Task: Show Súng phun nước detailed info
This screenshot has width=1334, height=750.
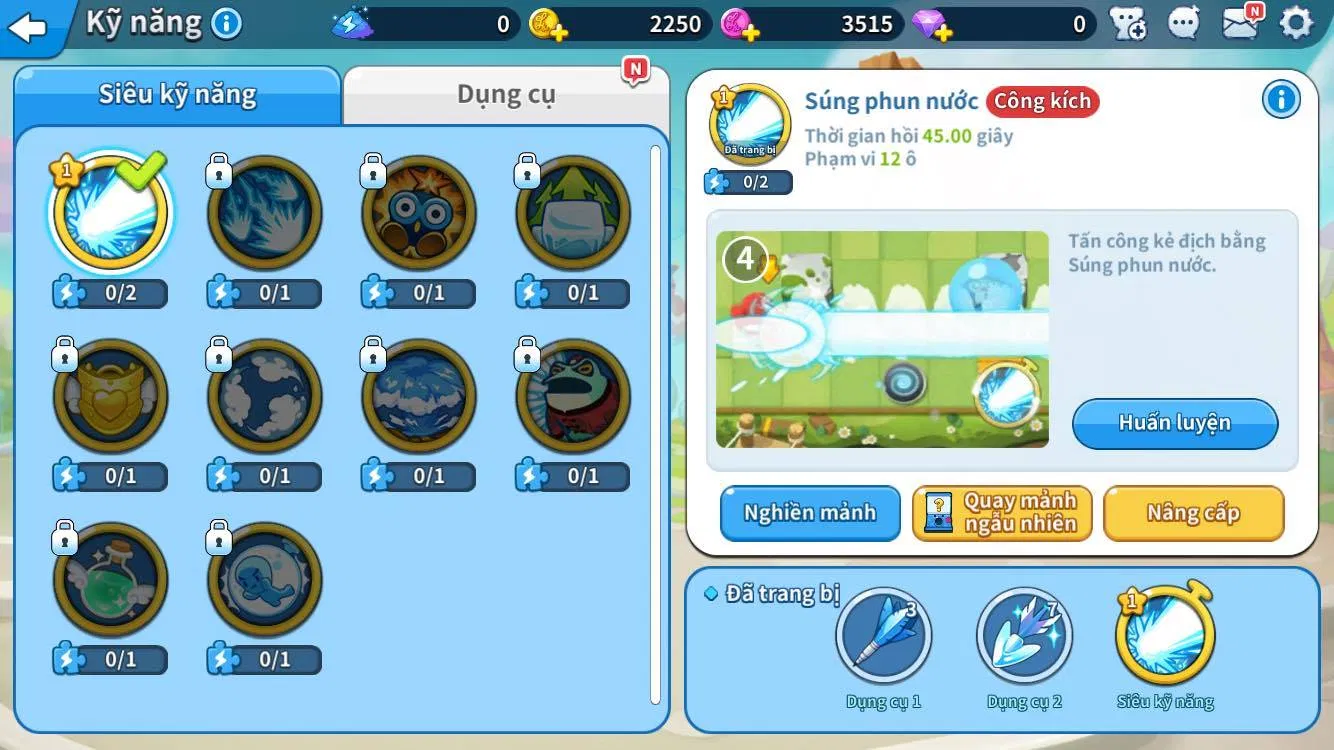Action: [1281, 99]
